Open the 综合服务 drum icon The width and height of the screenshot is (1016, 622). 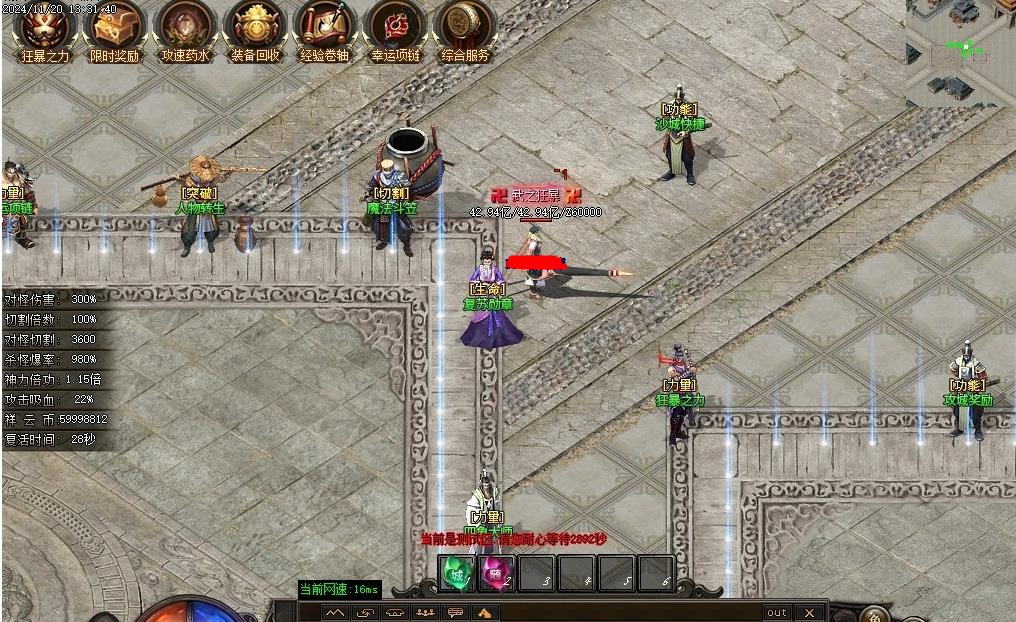pos(465,27)
